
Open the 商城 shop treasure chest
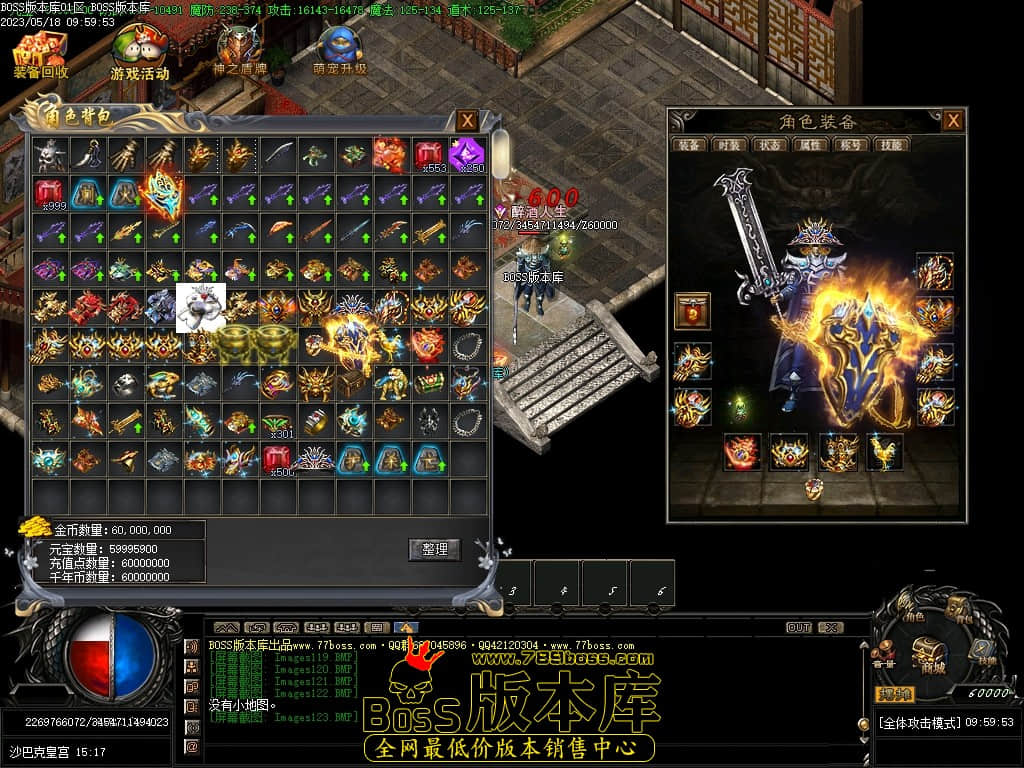[928, 652]
